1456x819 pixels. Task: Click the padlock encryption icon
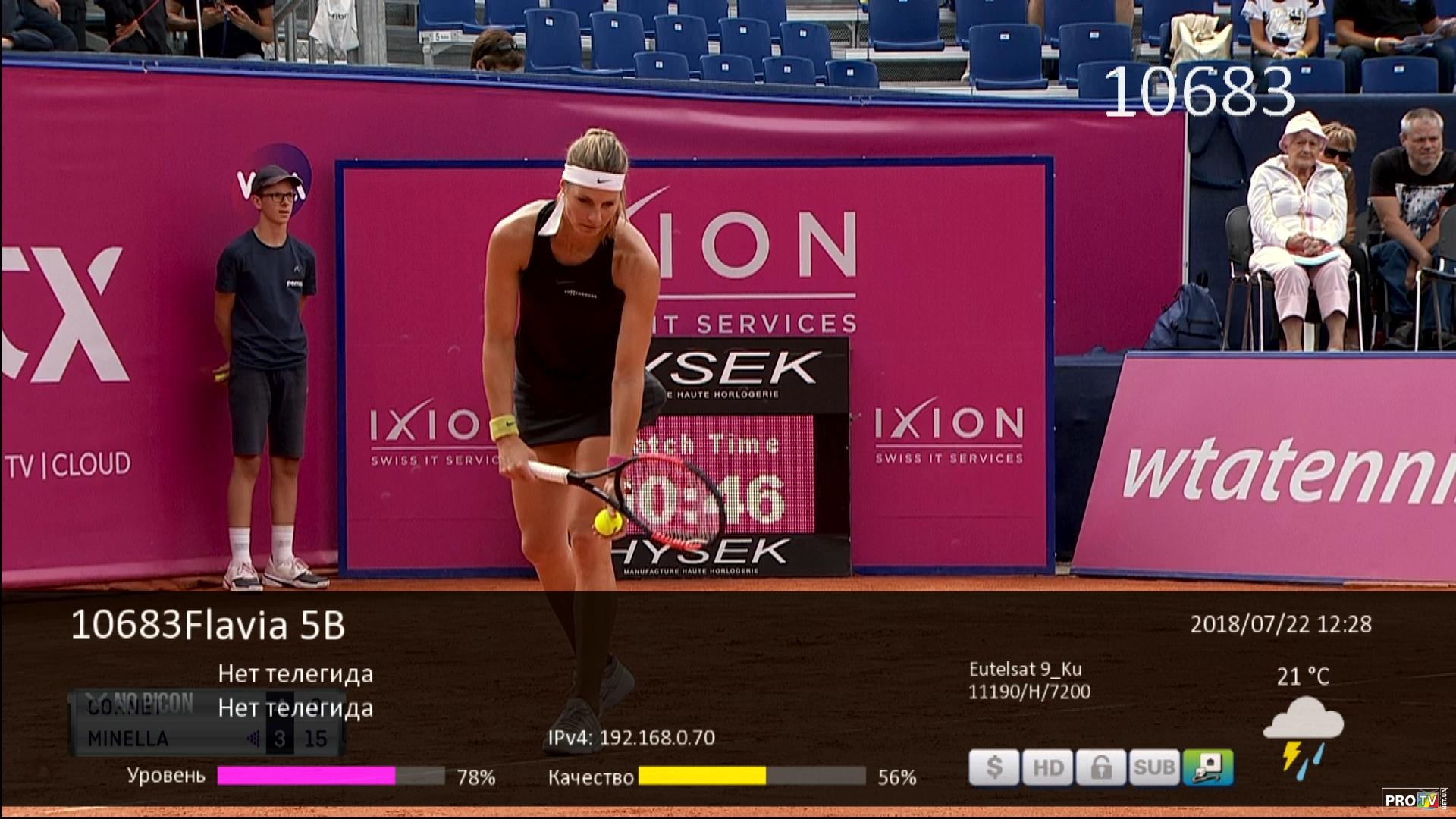(x=1100, y=767)
